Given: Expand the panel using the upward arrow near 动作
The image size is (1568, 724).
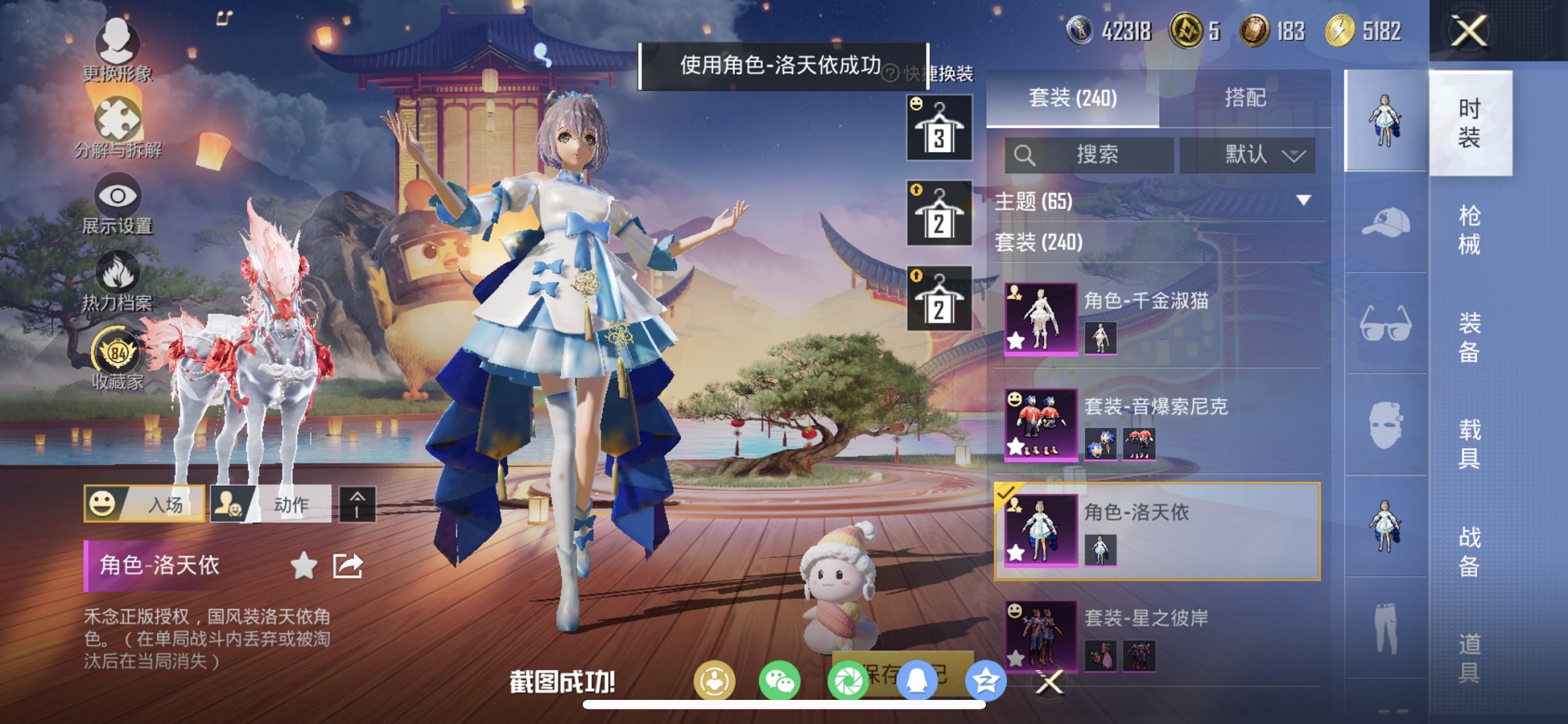Looking at the screenshot, I should pyautogui.click(x=356, y=502).
